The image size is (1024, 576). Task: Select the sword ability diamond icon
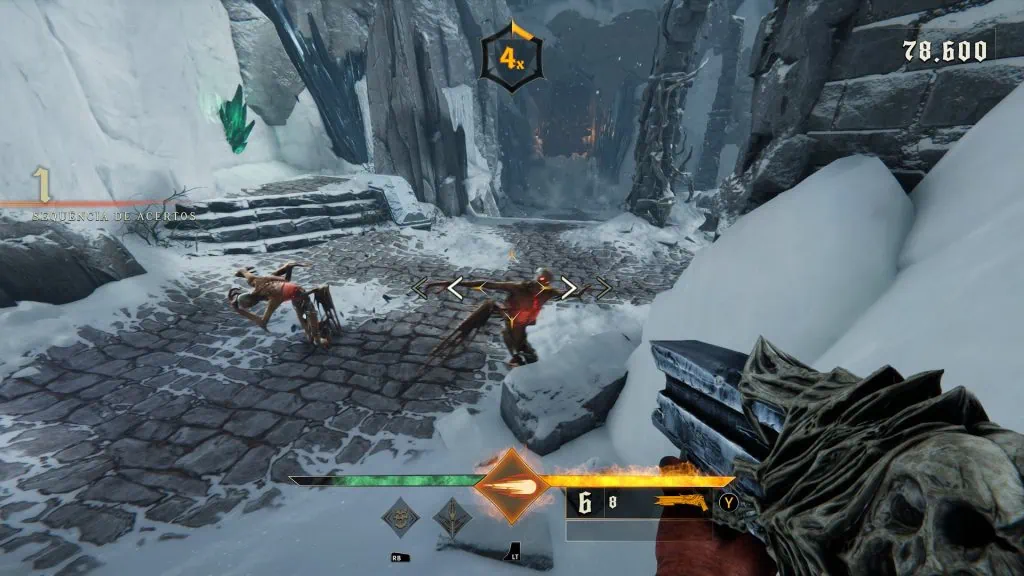452,518
